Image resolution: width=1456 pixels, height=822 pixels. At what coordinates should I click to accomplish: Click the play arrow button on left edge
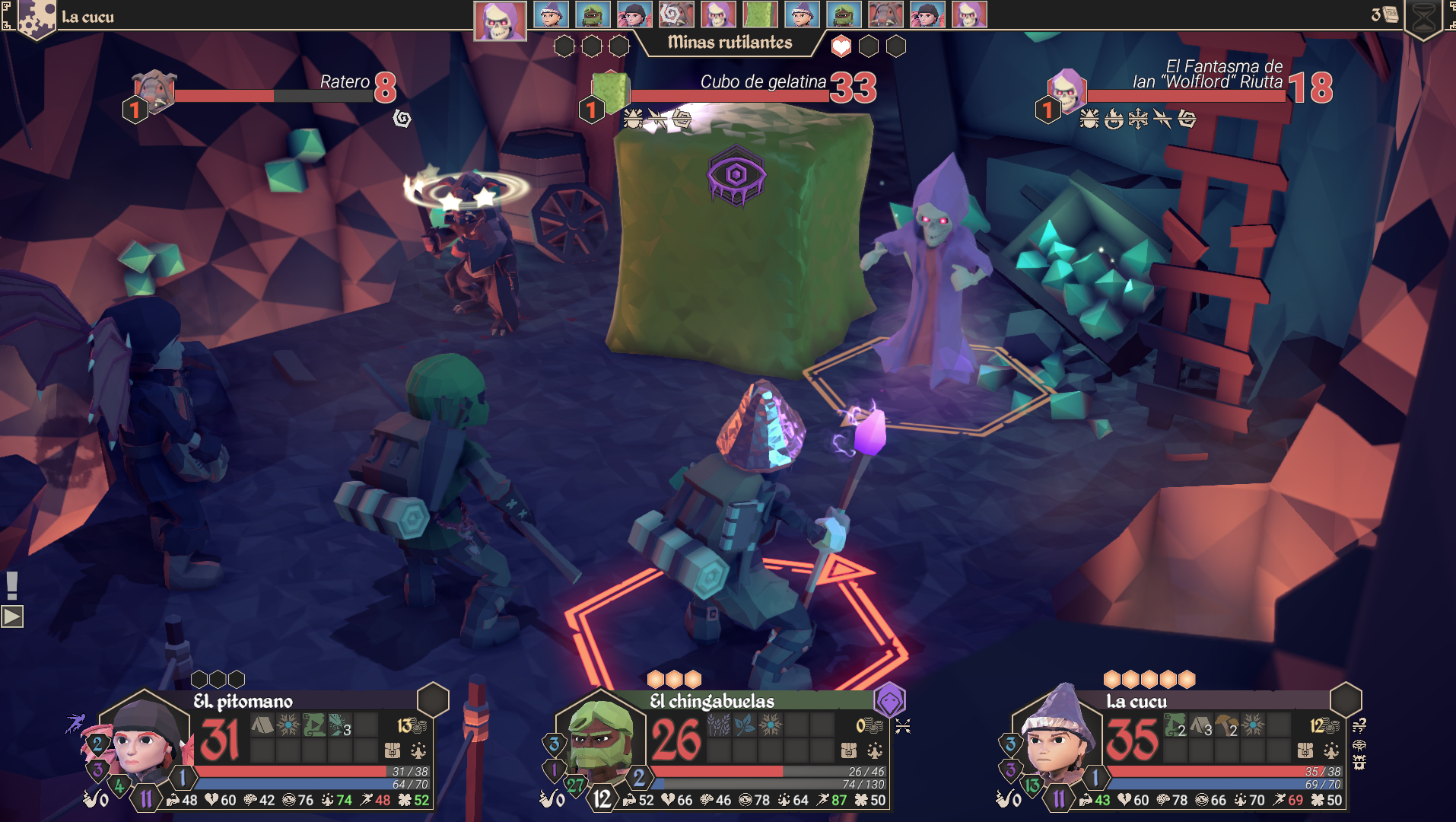(x=12, y=616)
